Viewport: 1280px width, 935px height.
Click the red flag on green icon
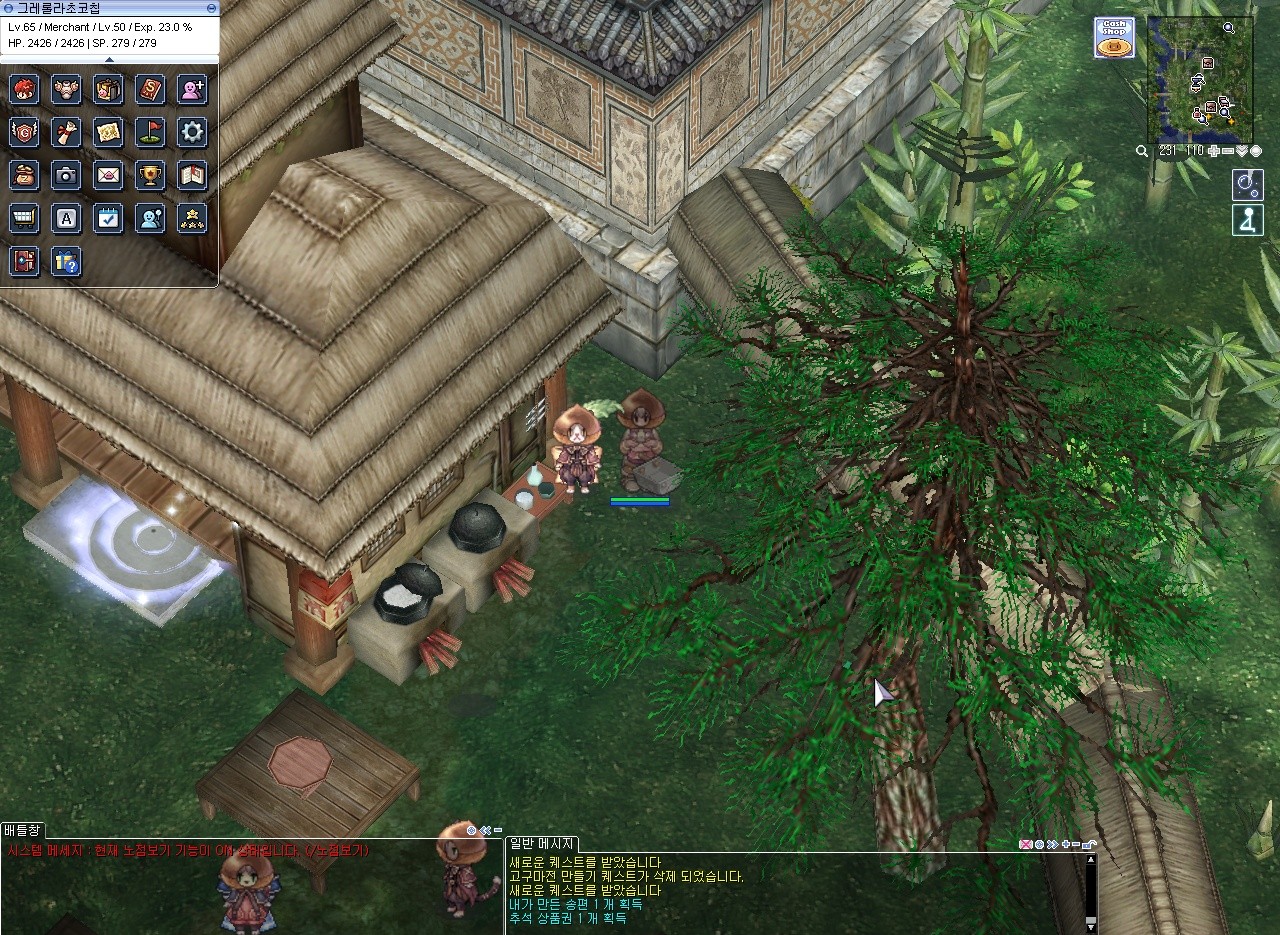point(150,132)
